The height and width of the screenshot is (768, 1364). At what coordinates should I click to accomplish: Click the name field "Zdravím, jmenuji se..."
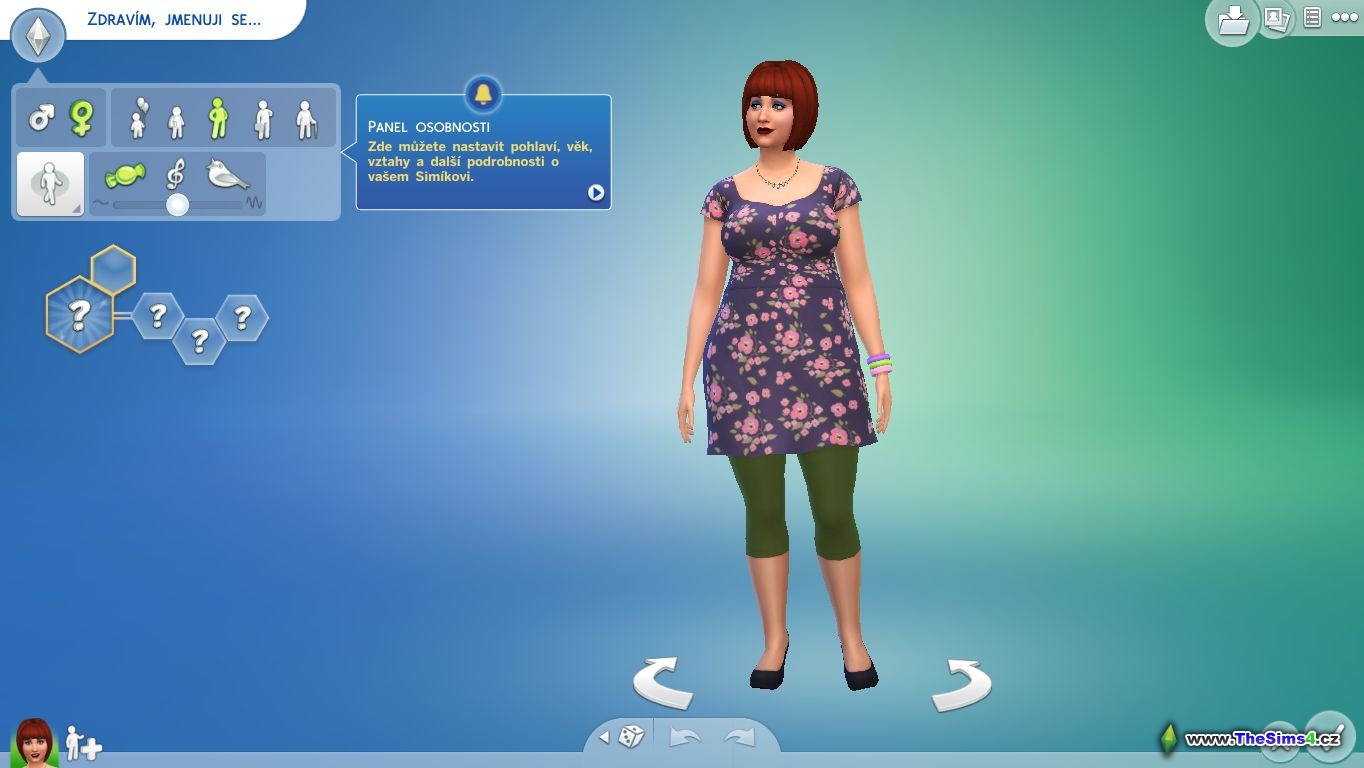point(175,19)
